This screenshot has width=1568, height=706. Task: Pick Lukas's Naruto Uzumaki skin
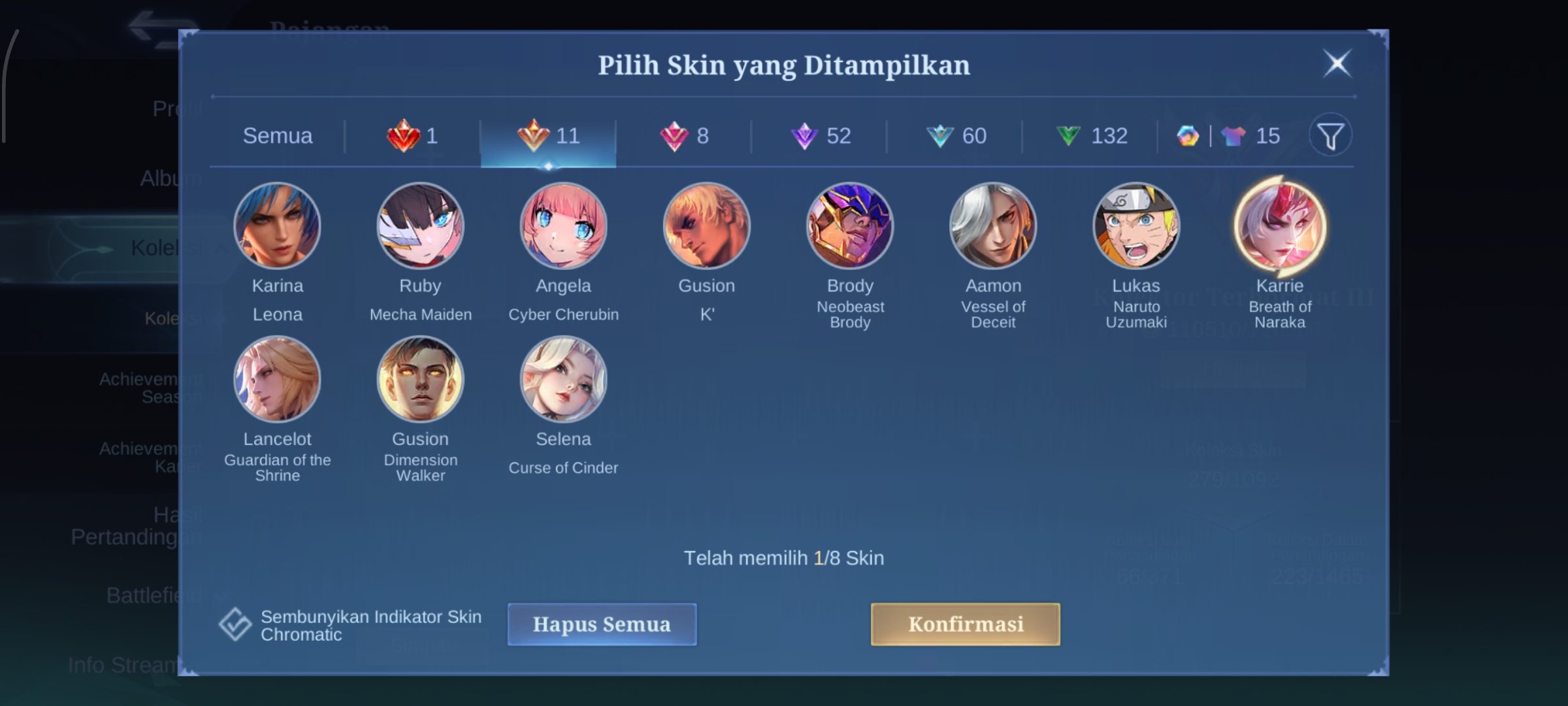pos(1136,226)
